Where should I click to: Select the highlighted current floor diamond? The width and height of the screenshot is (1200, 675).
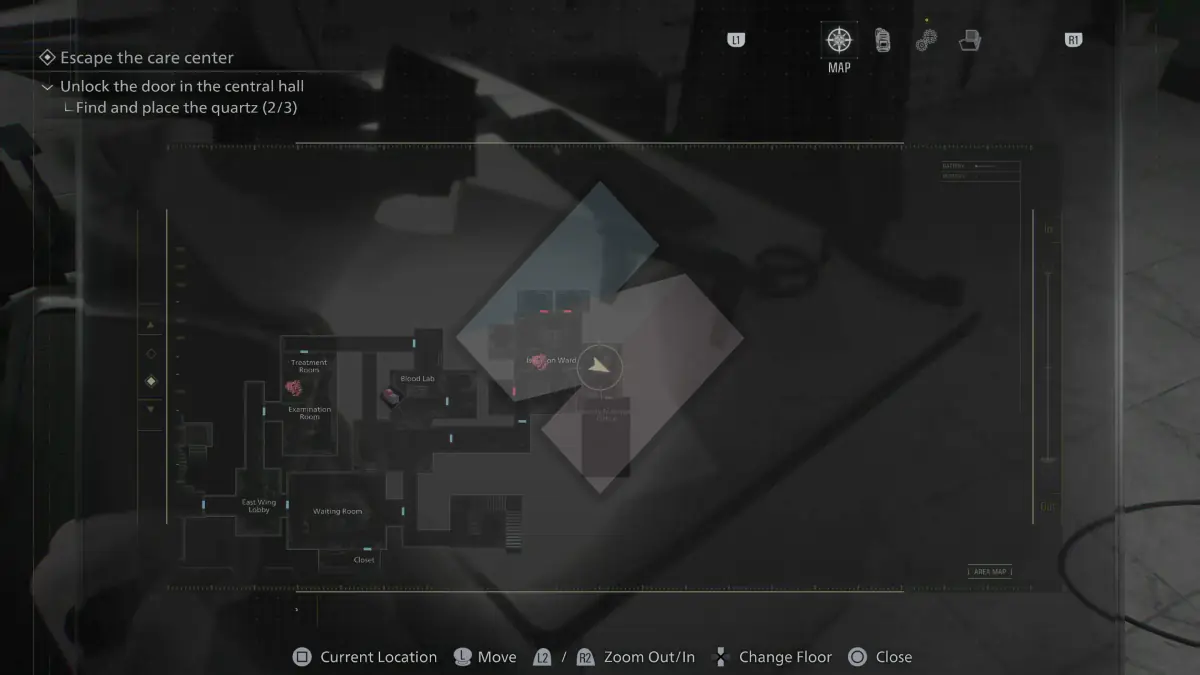151,381
